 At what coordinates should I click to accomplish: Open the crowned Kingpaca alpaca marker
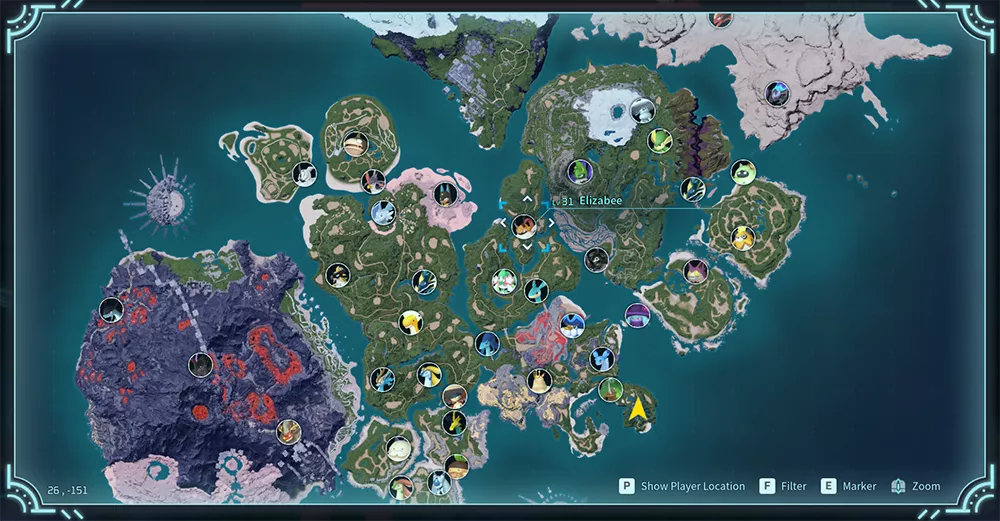pyautogui.click(x=539, y=381)
